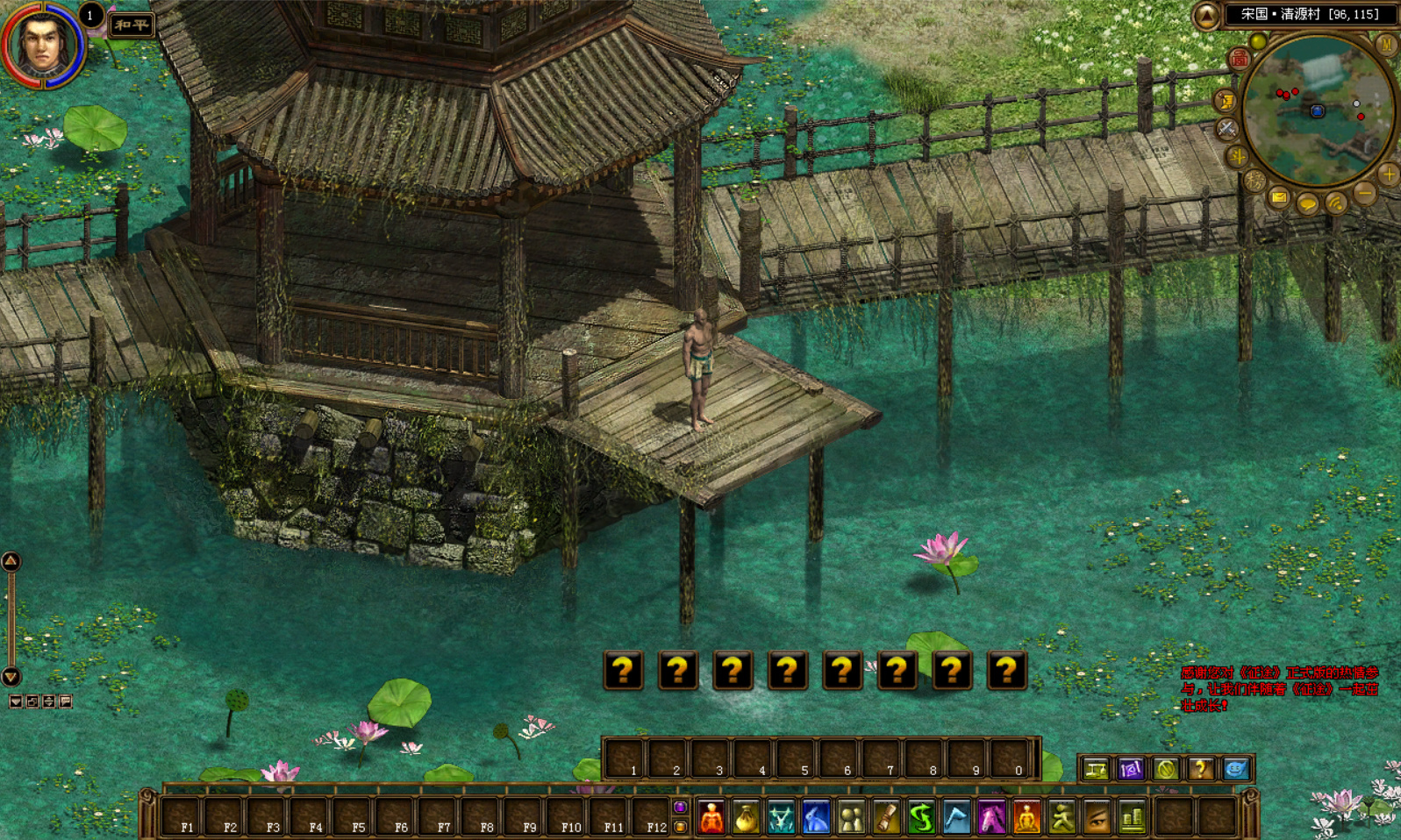Click the purple horse mount icon
This screenshot has height=840, width=1401.
[991, 818]
